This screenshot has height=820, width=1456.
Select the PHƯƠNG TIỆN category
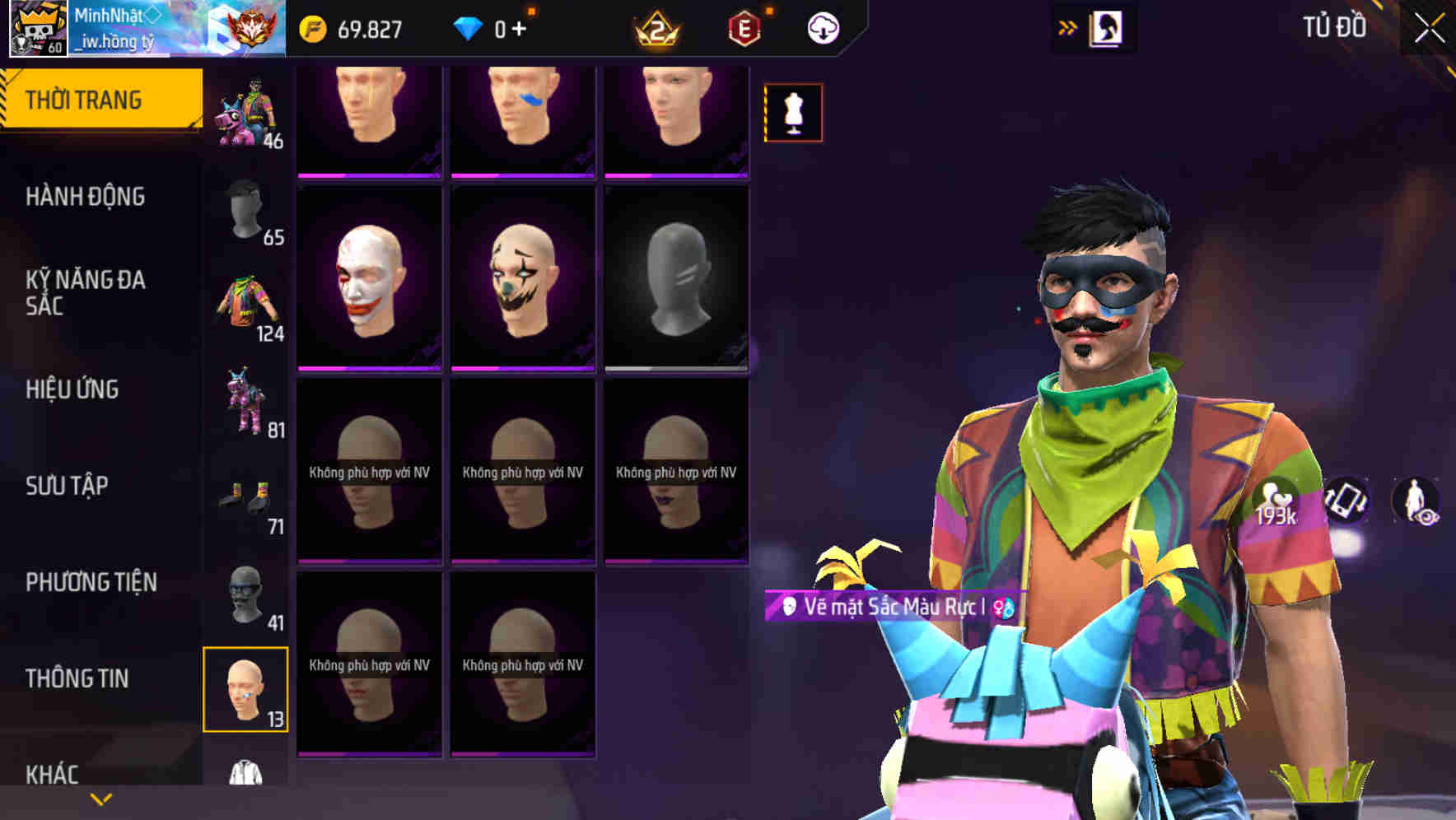pos(91,581)
